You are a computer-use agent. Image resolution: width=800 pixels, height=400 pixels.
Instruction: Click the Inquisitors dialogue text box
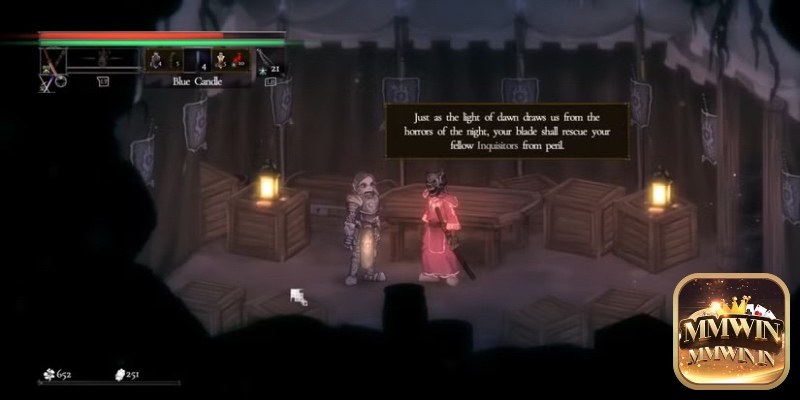pos(507,131)
